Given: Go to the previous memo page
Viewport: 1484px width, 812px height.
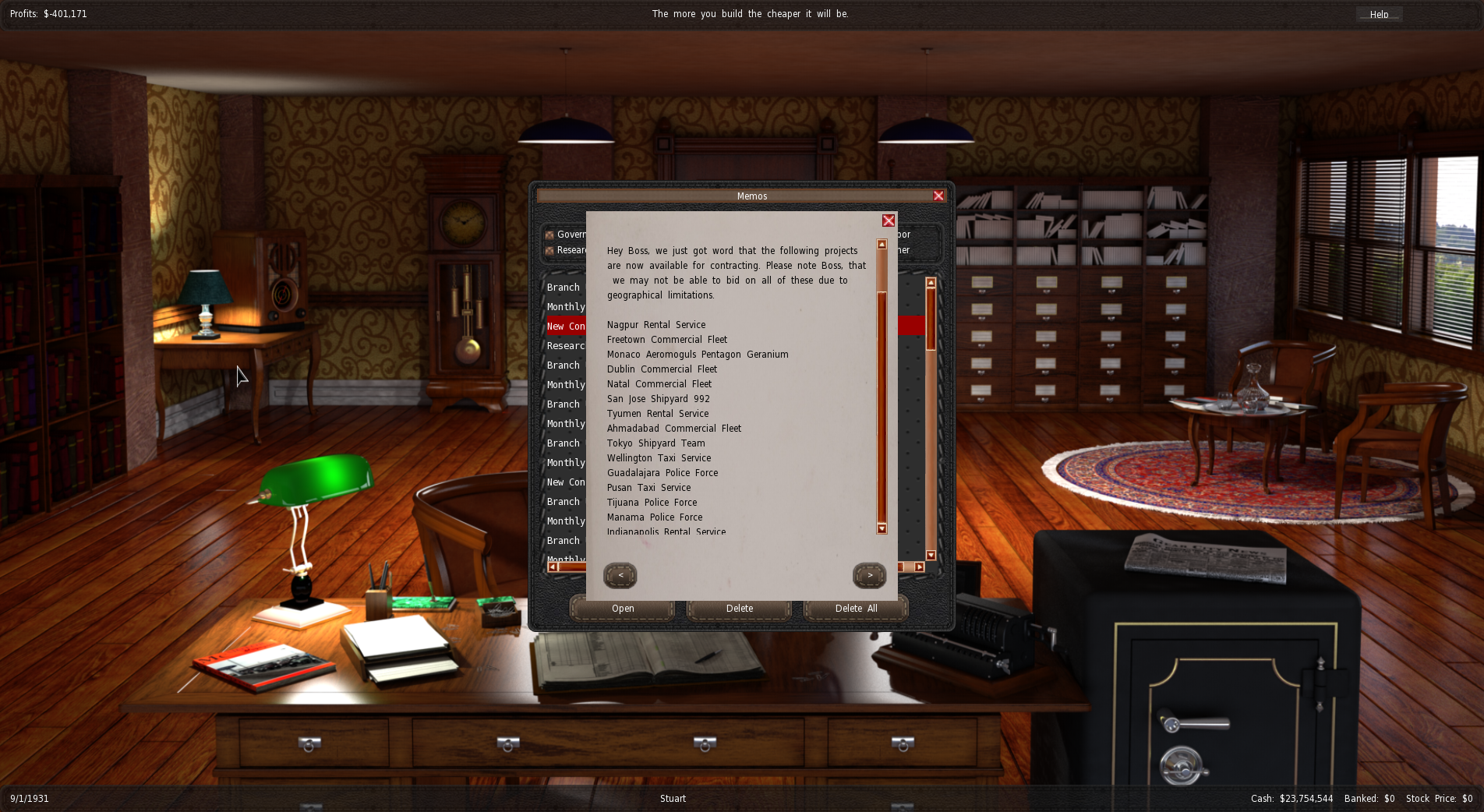Looking at the screenshot, I should [x=620, y=576].
